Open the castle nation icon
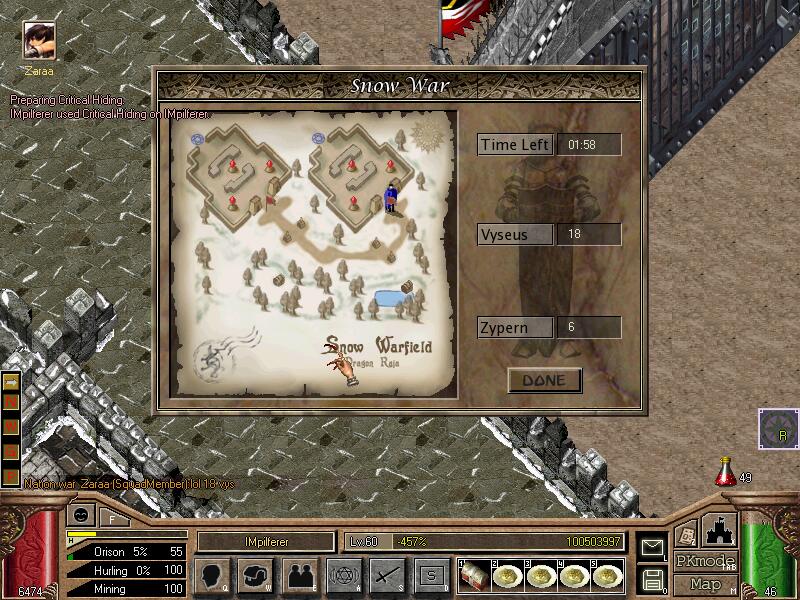The height and width of the screenshot is (600, 800). [x=720, y=530]
